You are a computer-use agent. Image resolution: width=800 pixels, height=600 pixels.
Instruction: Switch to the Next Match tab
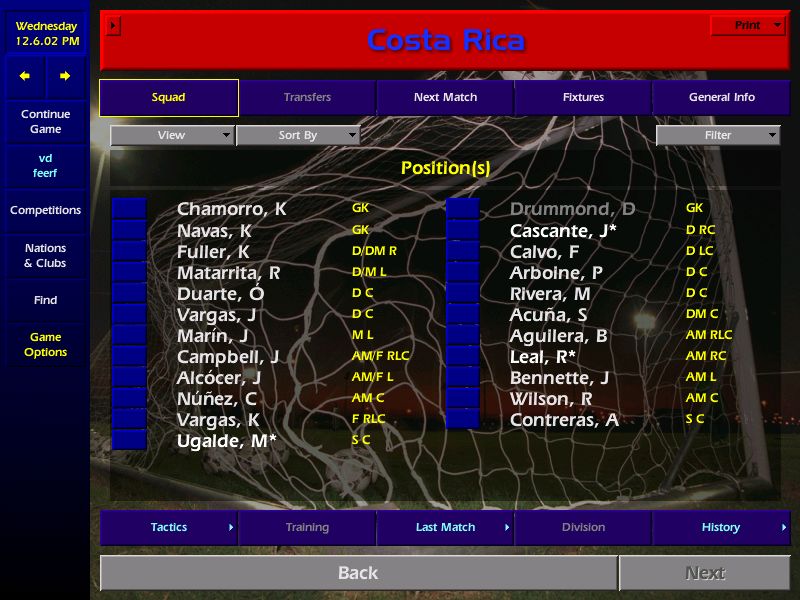[x=445, y=98]
